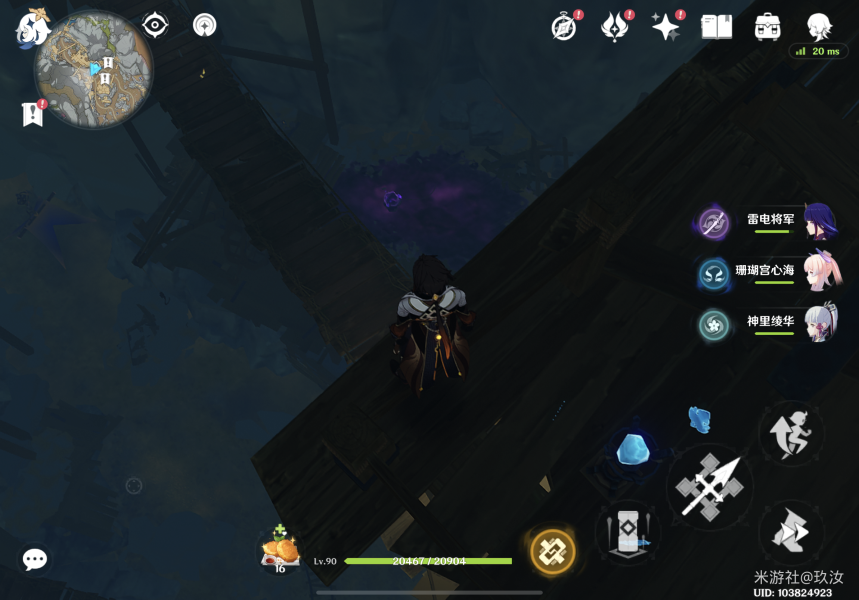Open the circular minimap
This screenshot has width=859, height=600.
pyautogui.click(x=93, y=71)
